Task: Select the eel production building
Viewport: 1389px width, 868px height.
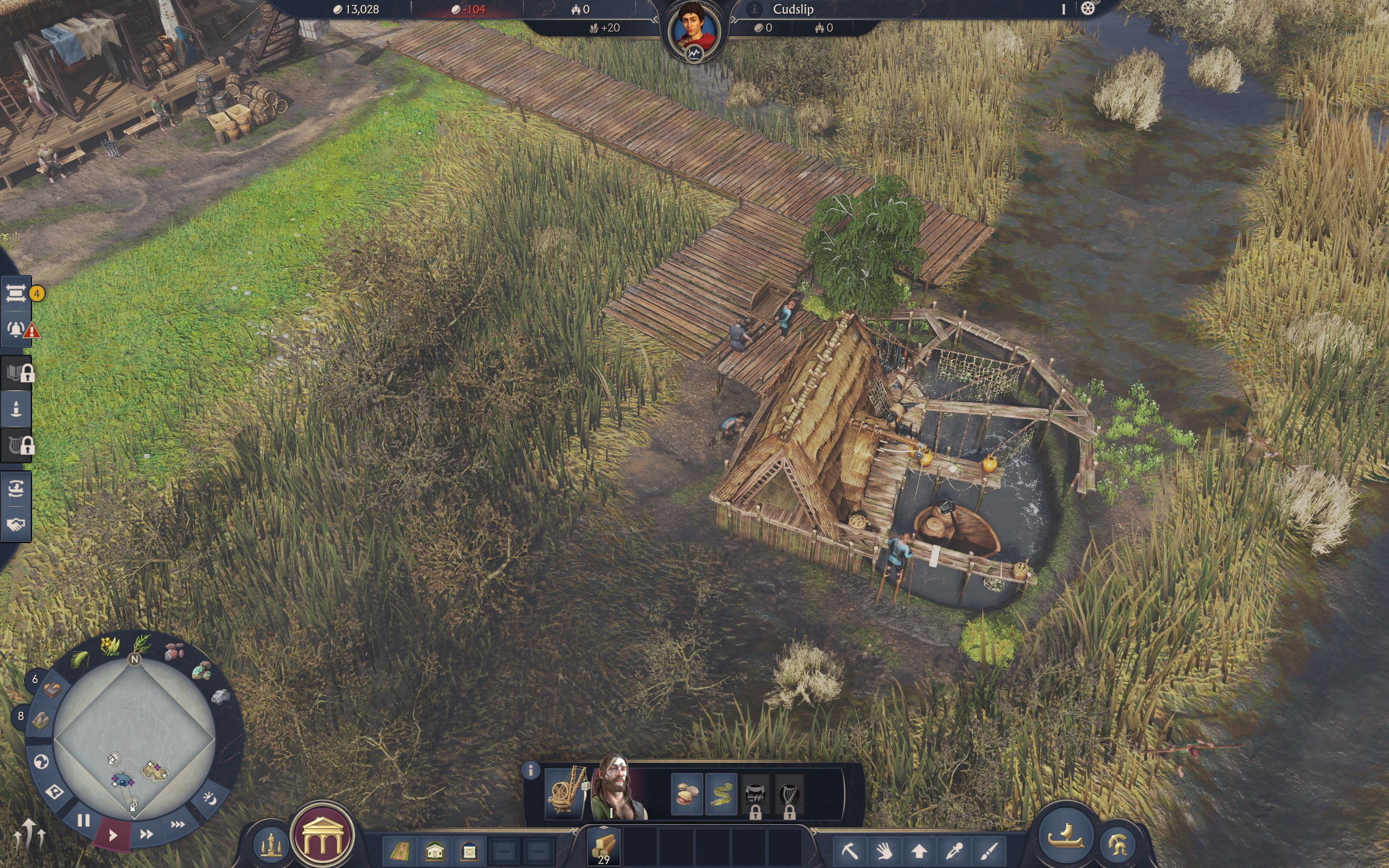Action: (x=721, y=795)
